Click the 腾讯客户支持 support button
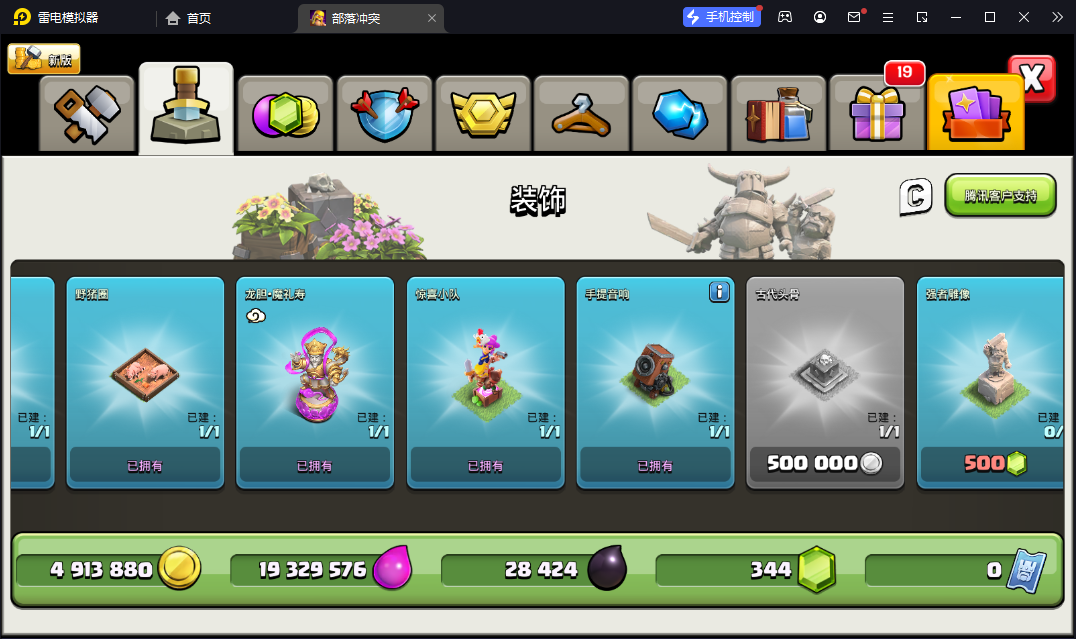The width and height of the screenshot is (1076, 639). tap(1000, 196)
